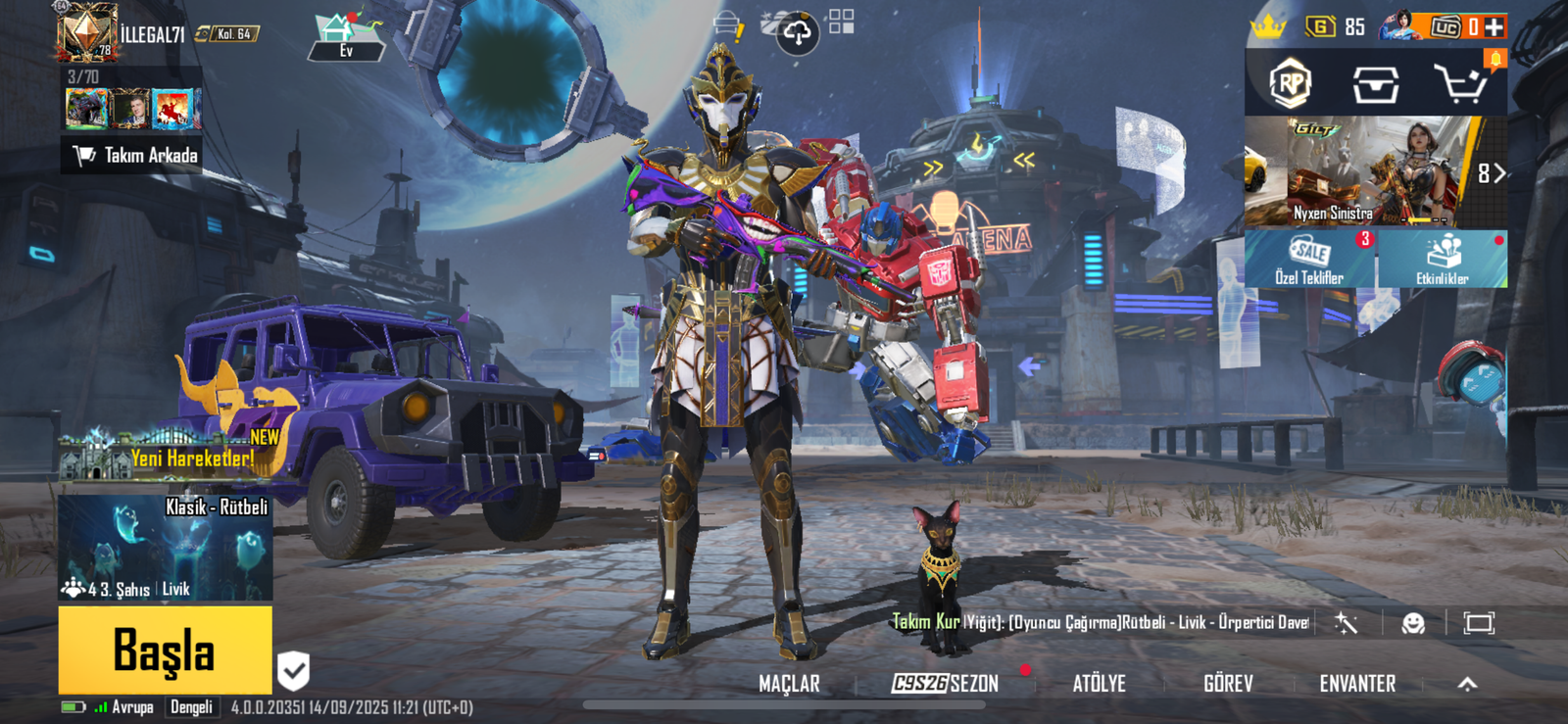Open the MAÇLAR menu
The width and height of the screenshot is (1568, 724).
(789, 684)
